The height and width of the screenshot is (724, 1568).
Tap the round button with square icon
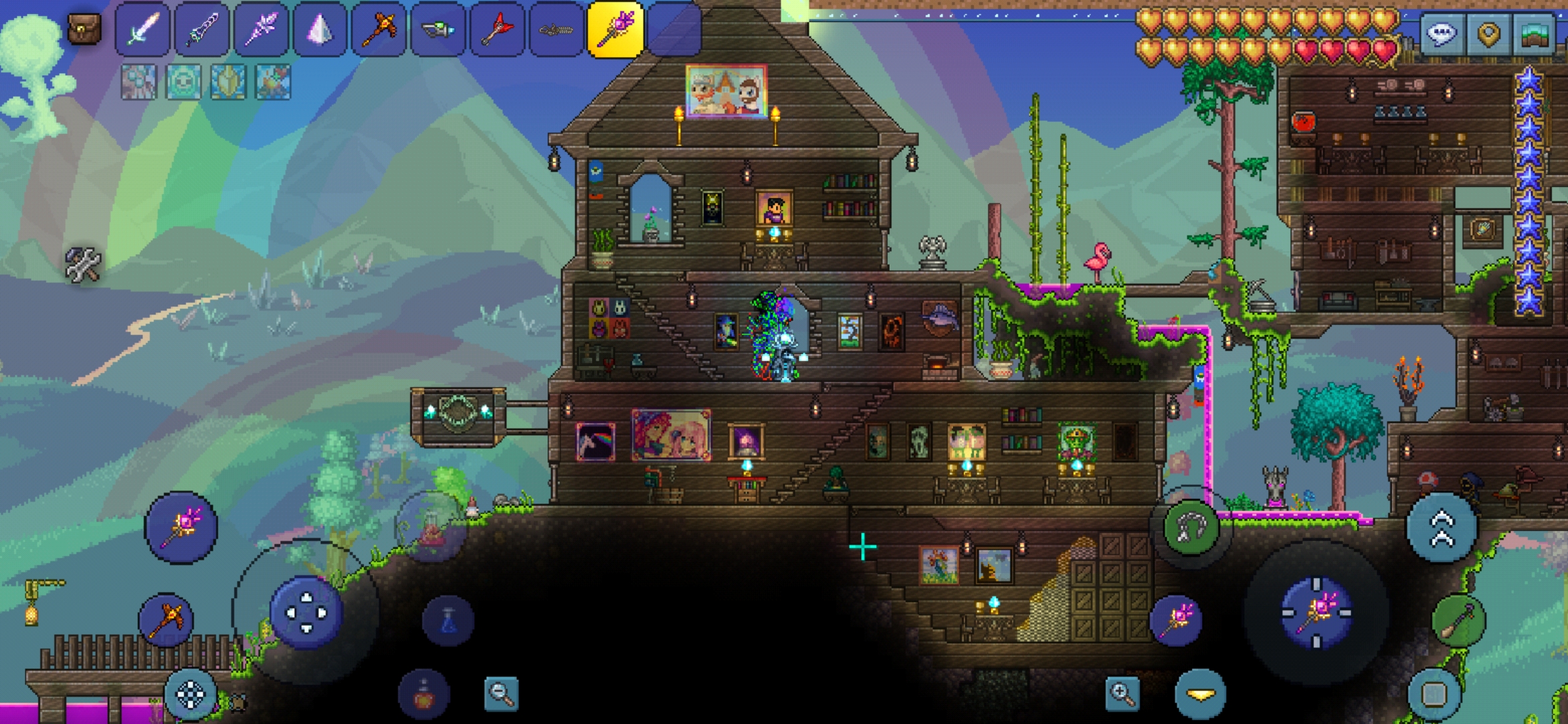pos(1433,695)
